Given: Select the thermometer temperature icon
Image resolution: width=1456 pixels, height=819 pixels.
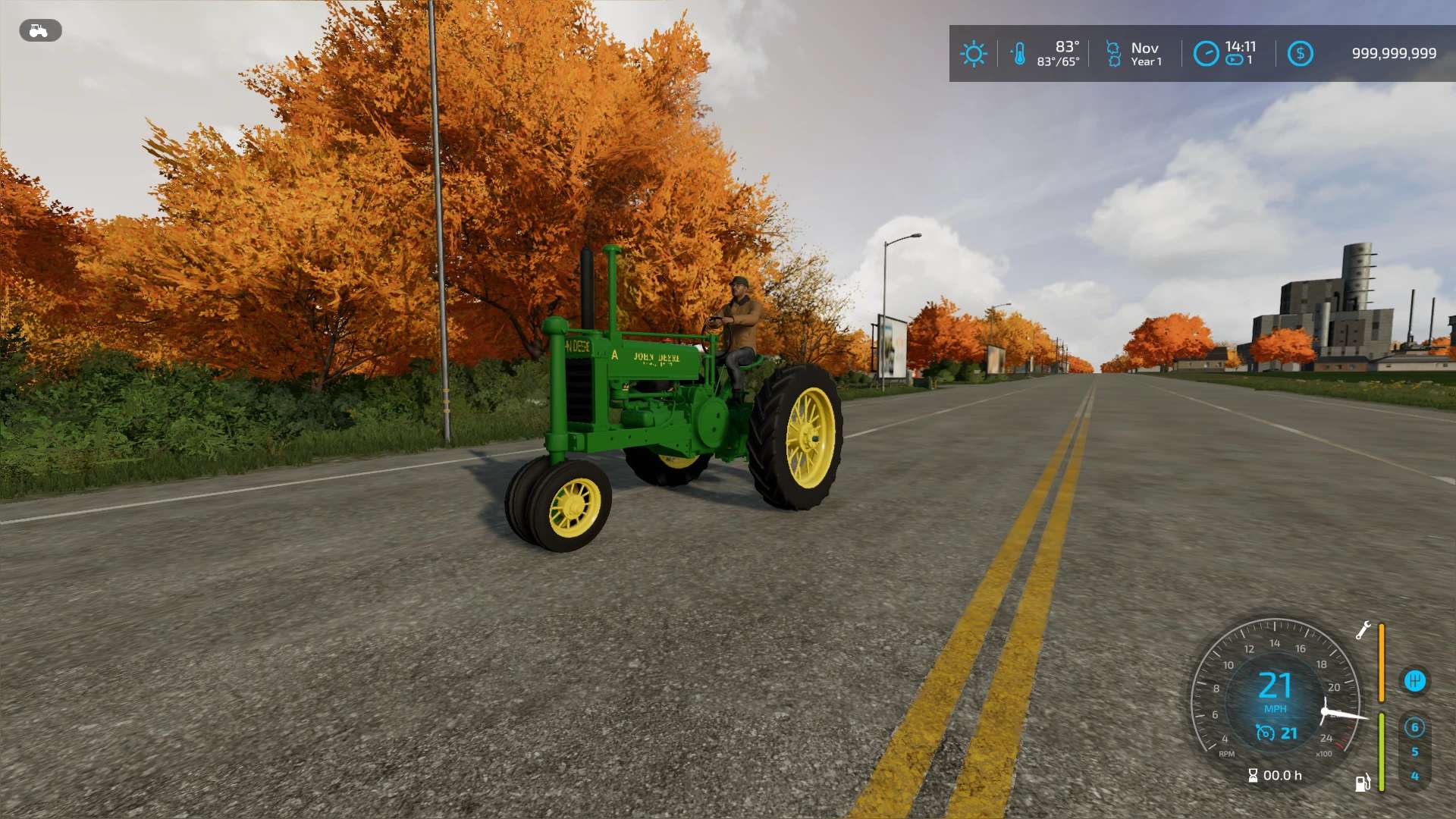Looking at the screenshot, I should click(x=1019, y=53).
